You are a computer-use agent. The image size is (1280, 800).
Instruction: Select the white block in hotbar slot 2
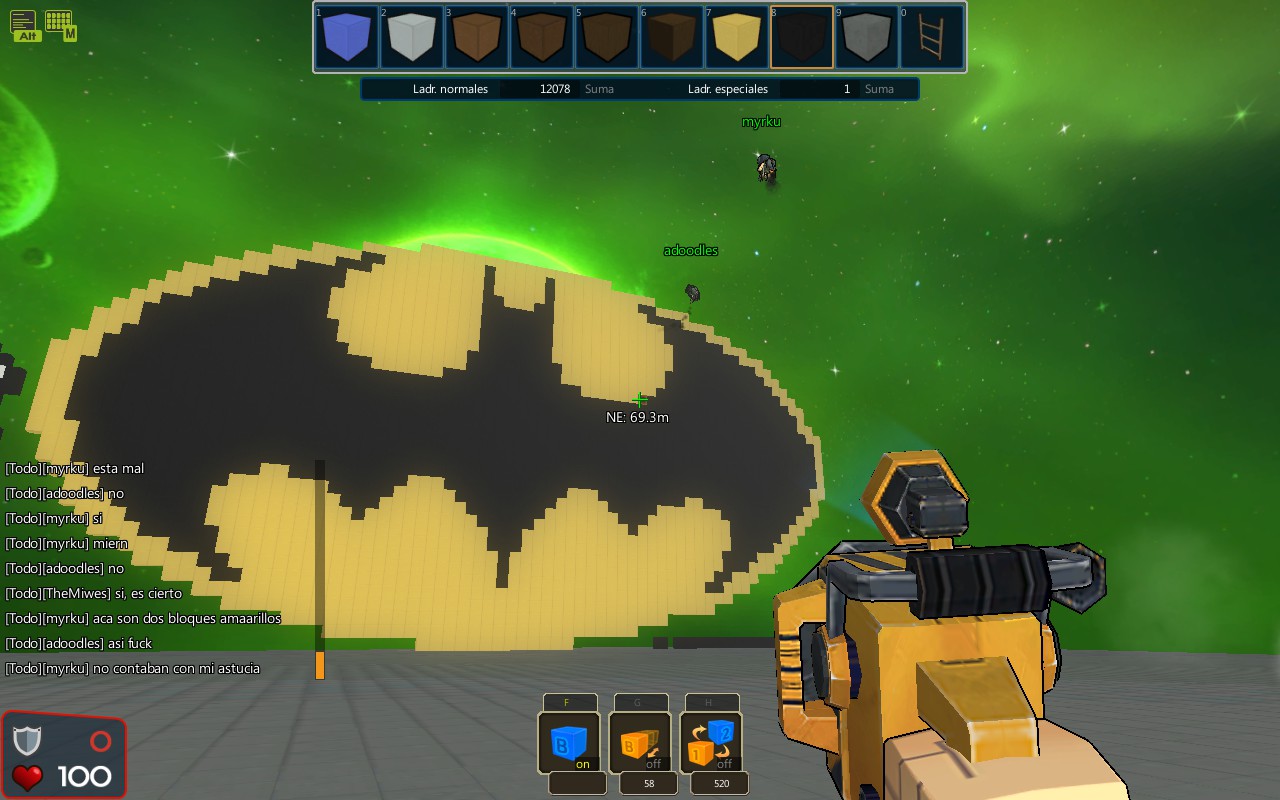pyautogui.click(x=412, y=37)
